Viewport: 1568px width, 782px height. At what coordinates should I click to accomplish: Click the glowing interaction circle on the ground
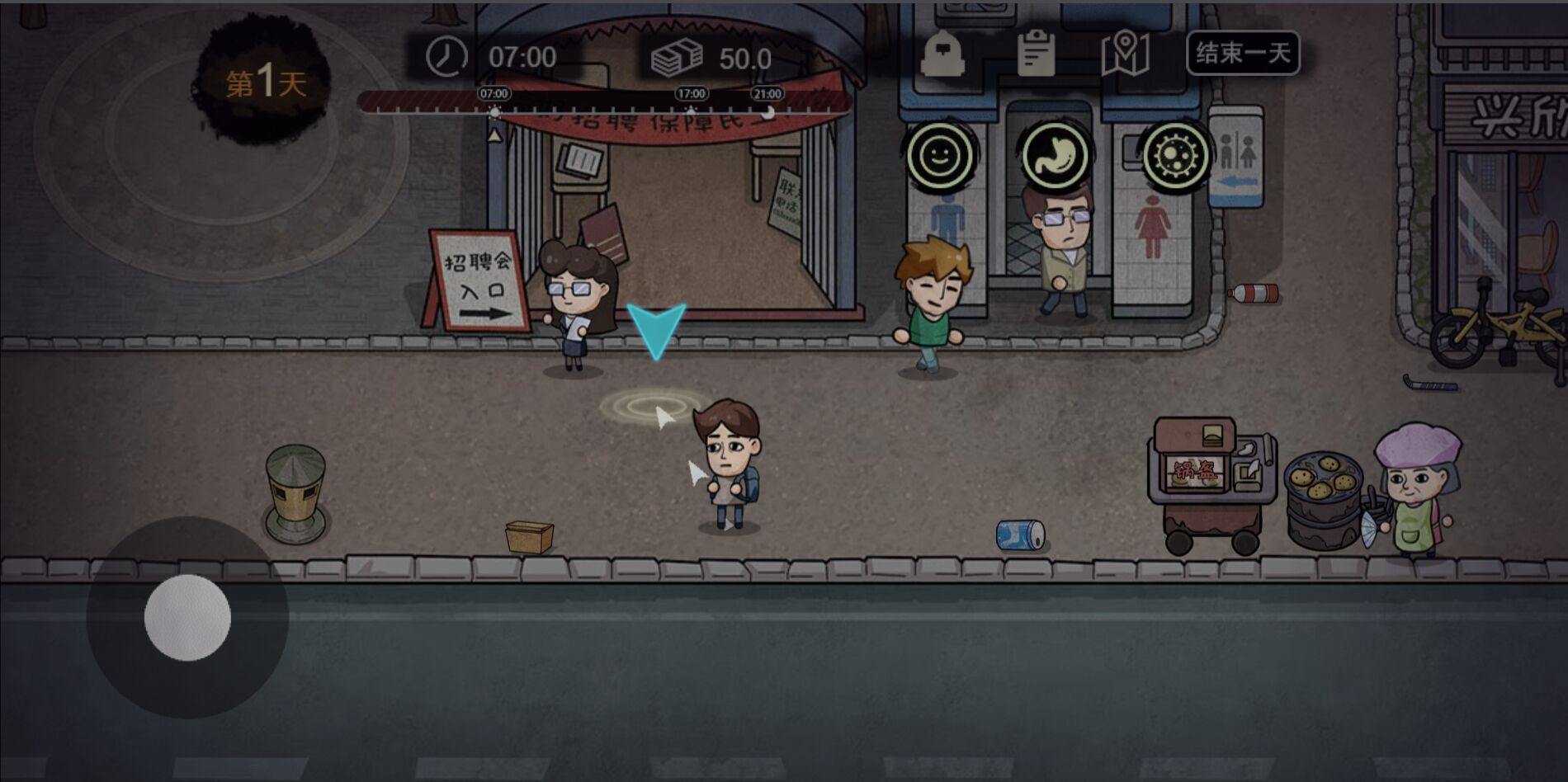click(x=651, y=406)
